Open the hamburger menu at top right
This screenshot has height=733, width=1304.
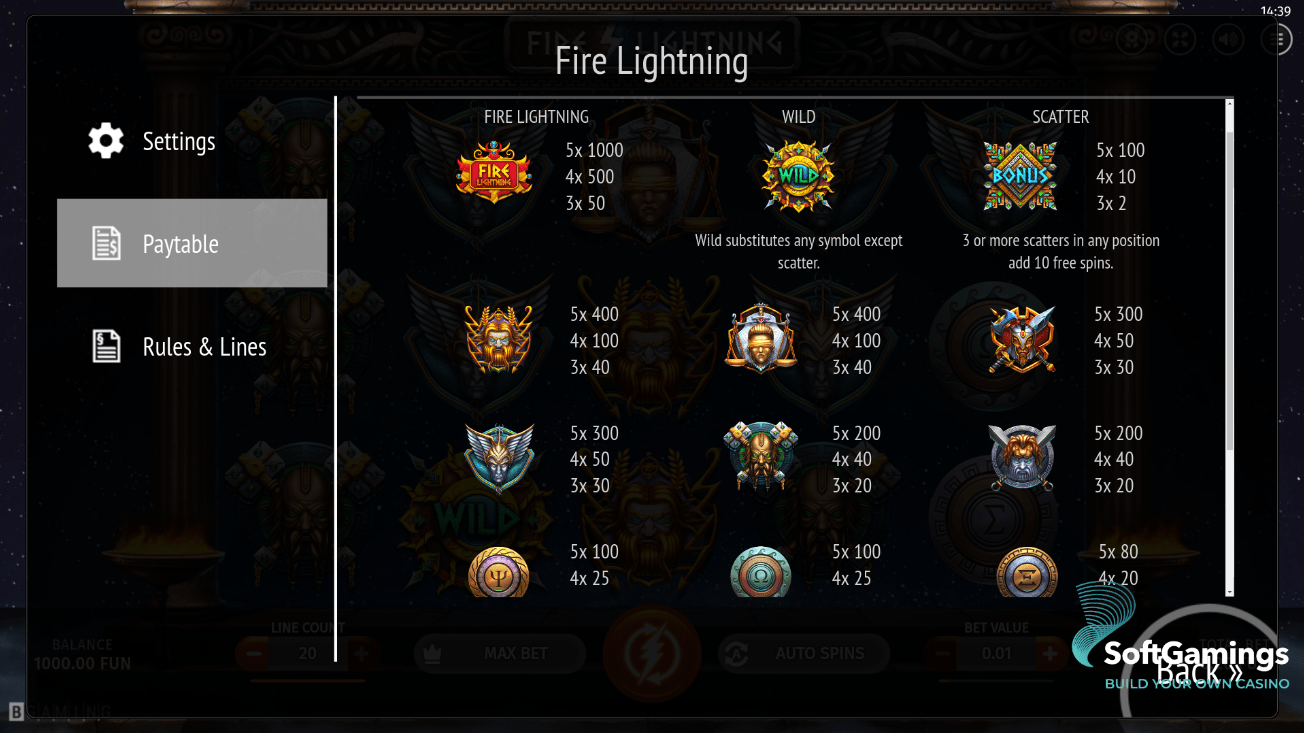(1277, 39)
